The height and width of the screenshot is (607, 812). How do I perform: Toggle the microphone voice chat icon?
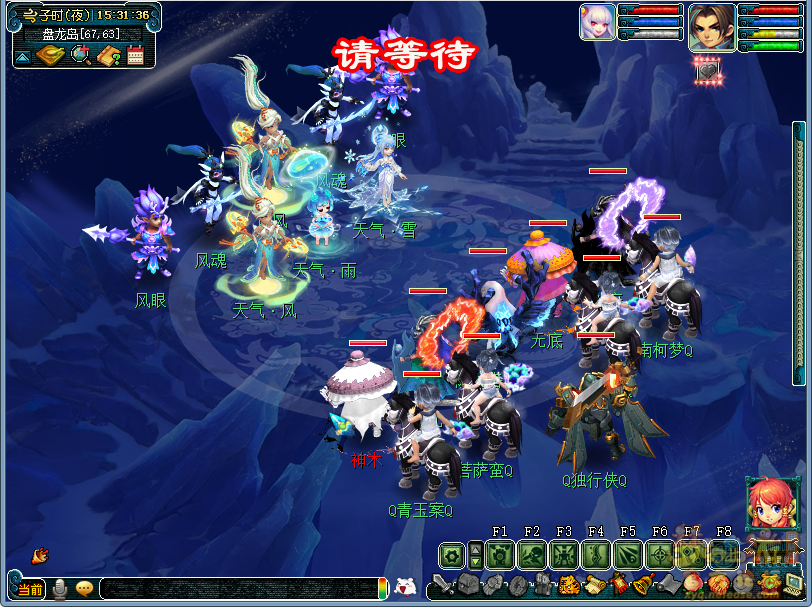pos(60,589)
